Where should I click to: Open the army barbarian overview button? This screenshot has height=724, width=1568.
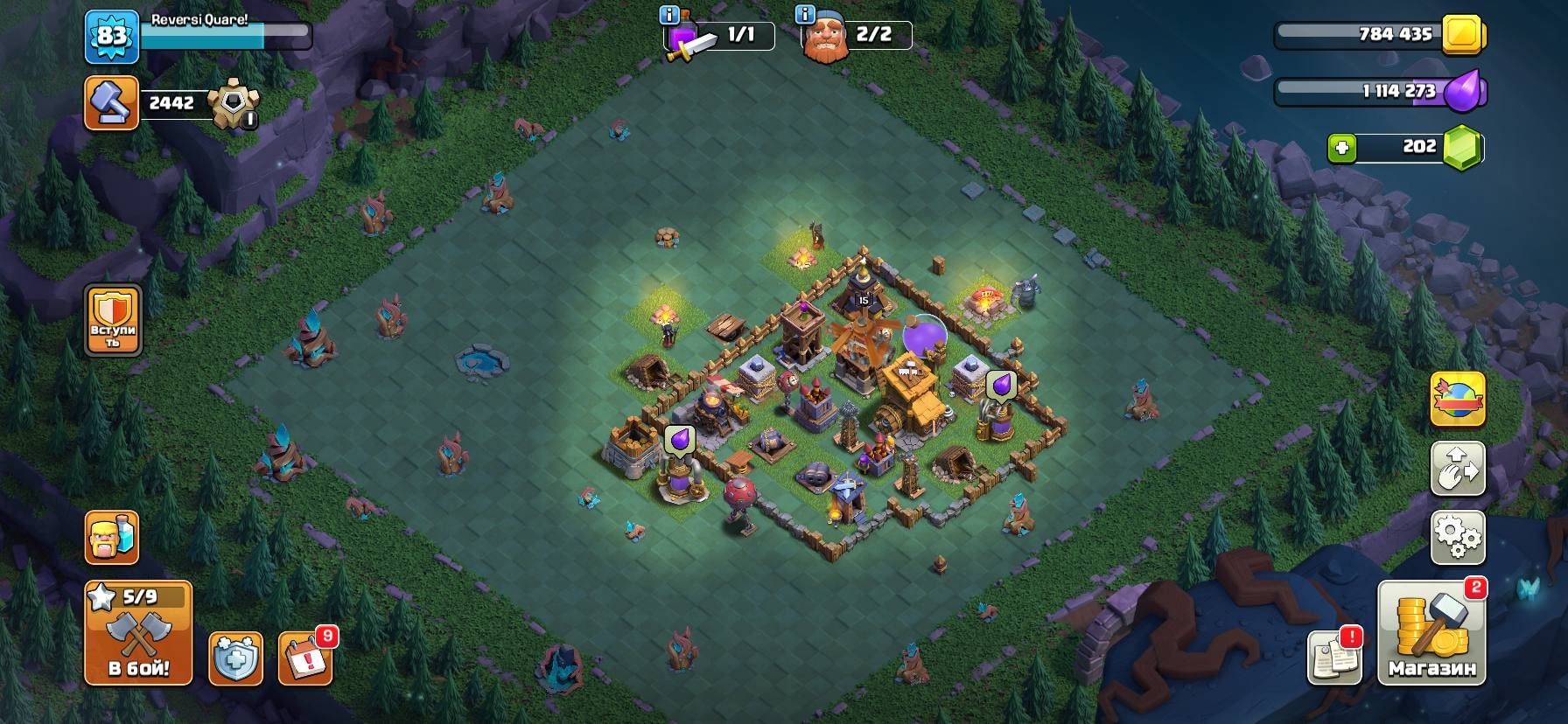(112, 537)
